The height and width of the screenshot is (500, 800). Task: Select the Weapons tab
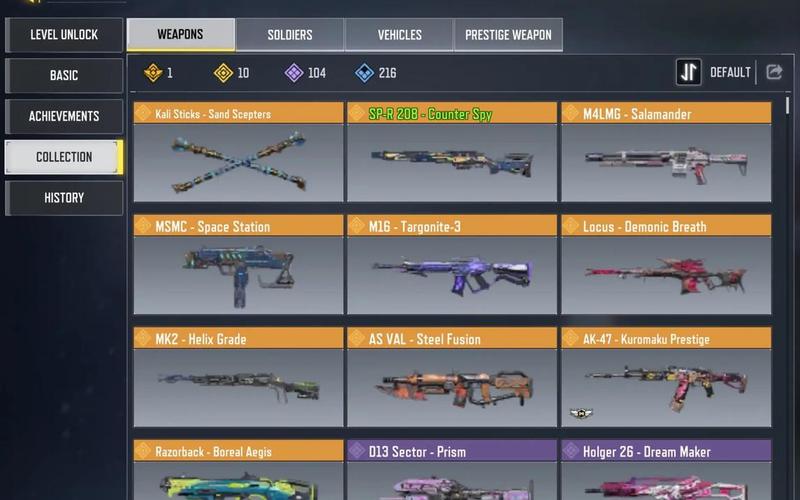[181, 35]
